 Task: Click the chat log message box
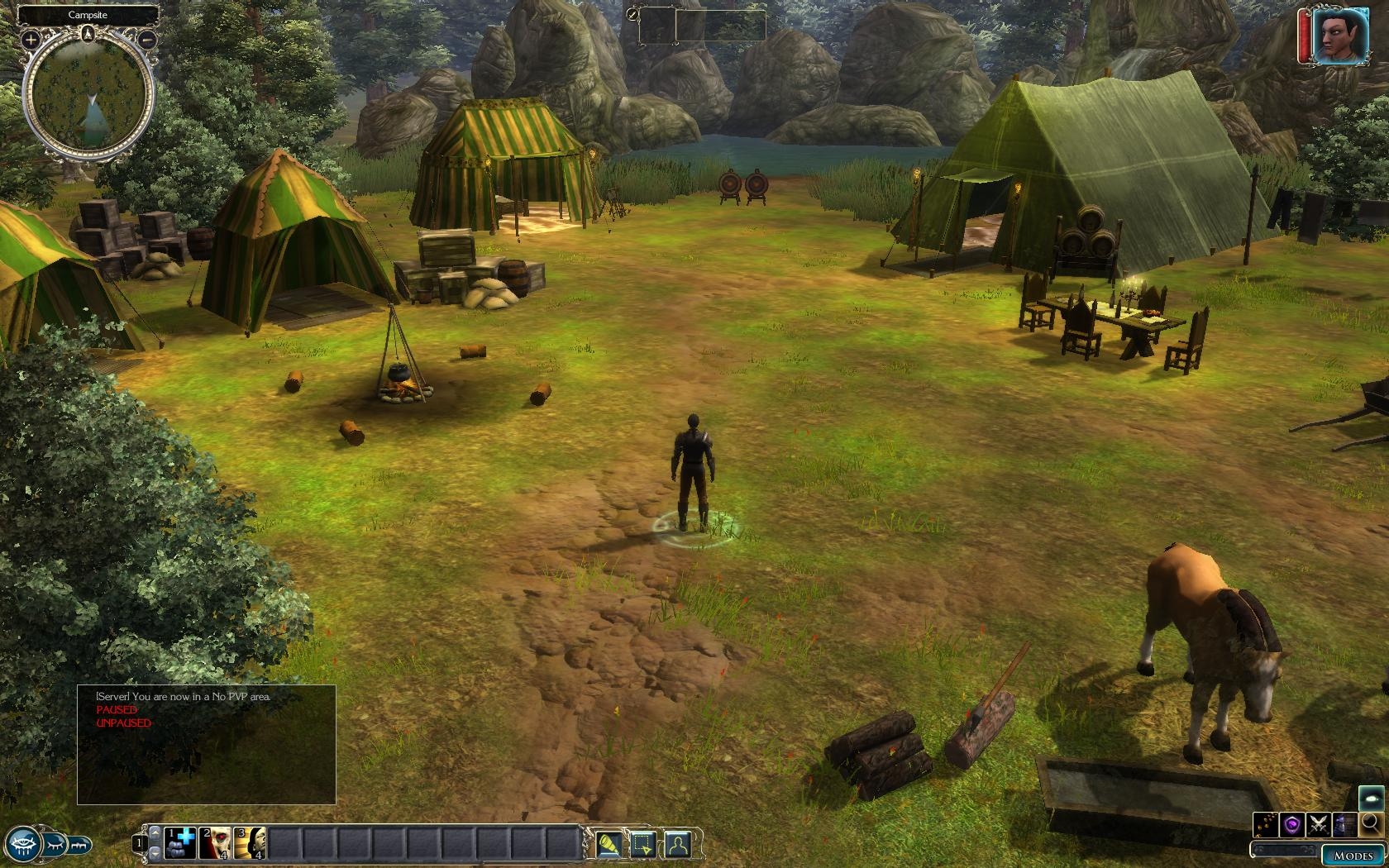(207, 744)
